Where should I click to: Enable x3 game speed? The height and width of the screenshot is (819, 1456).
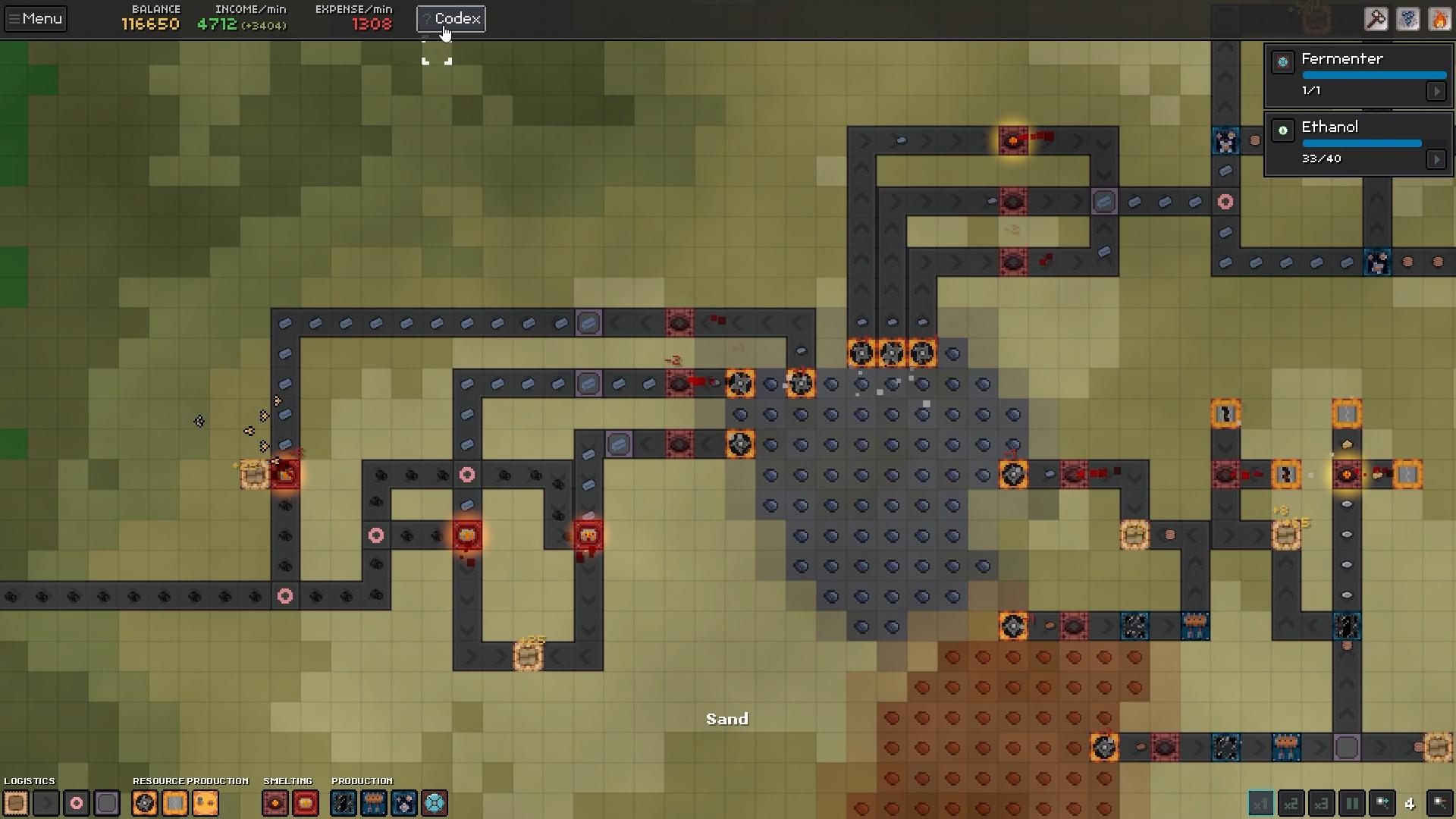[1322, 804]
